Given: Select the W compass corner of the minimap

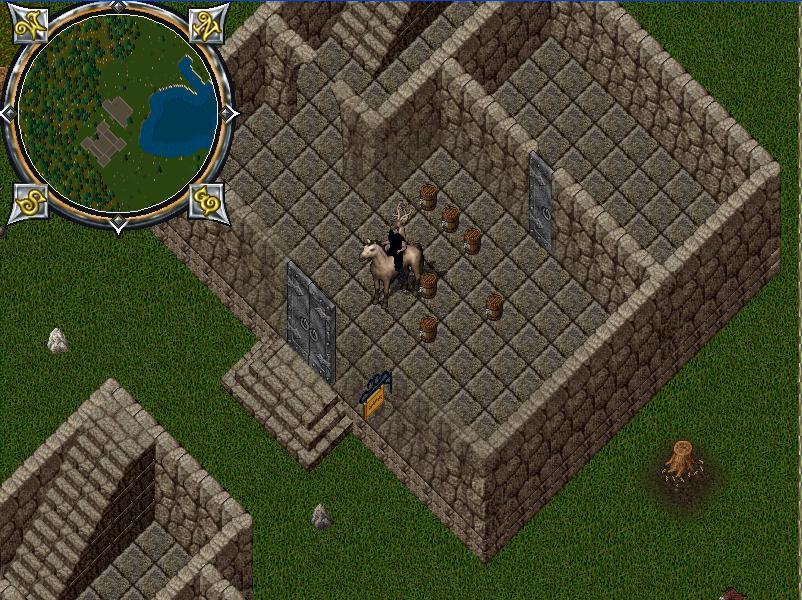Looking at the screenshot, I should pos(31,26).
